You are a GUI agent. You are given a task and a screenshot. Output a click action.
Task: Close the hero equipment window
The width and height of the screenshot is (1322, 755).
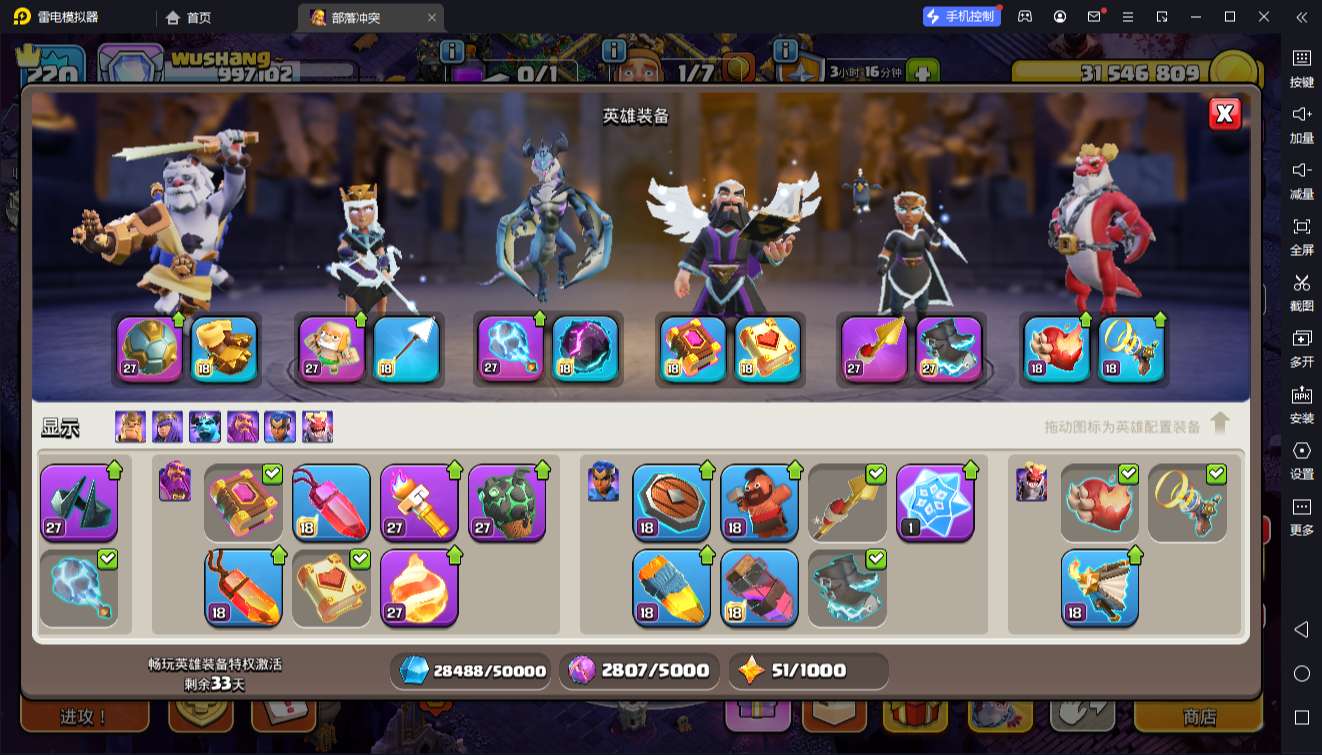(1224, 114)
